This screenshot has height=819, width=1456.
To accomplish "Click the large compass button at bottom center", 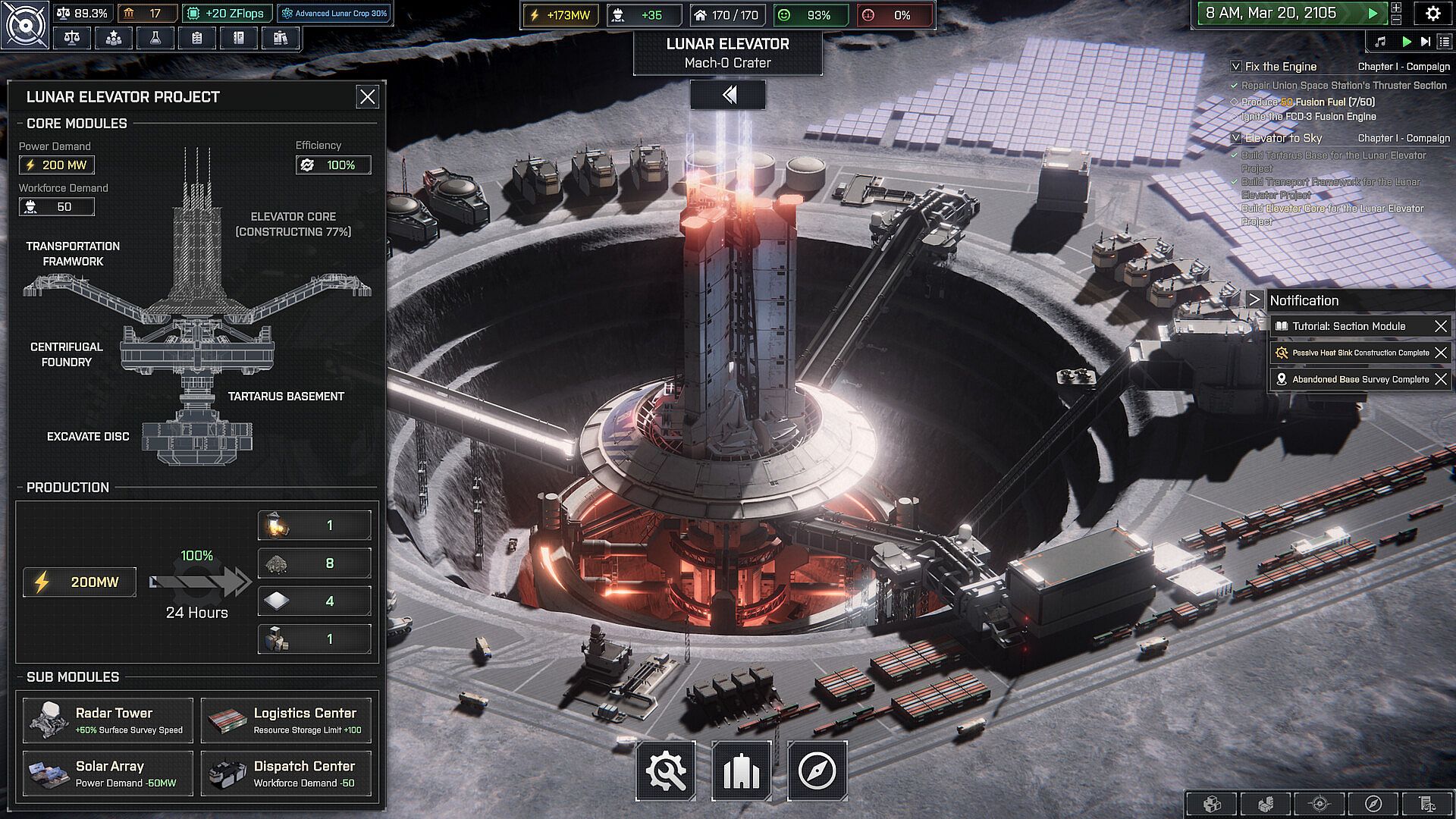I will [x=817, y=771].
